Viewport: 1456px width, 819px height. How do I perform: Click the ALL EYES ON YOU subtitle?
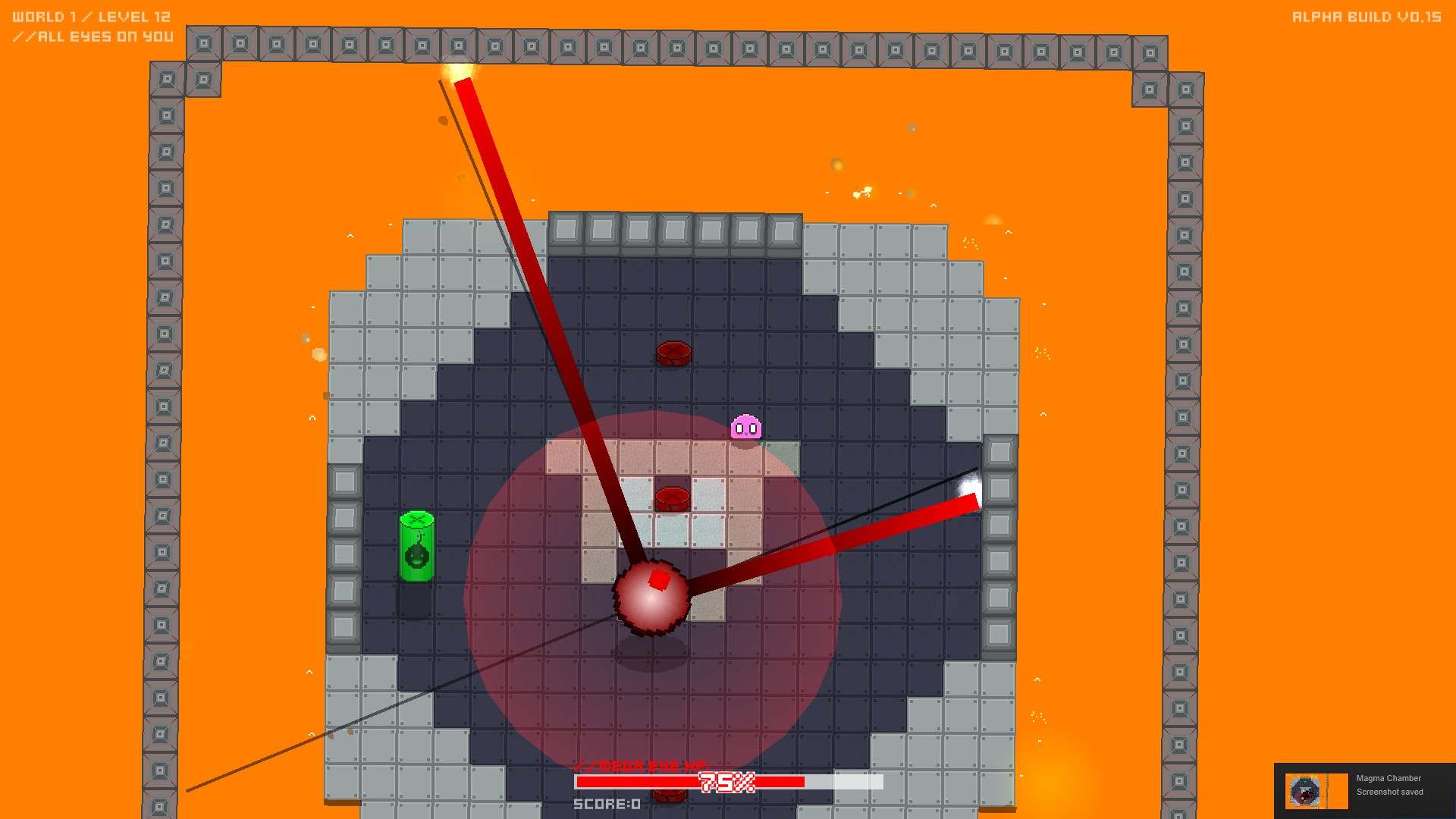(95, 36)
